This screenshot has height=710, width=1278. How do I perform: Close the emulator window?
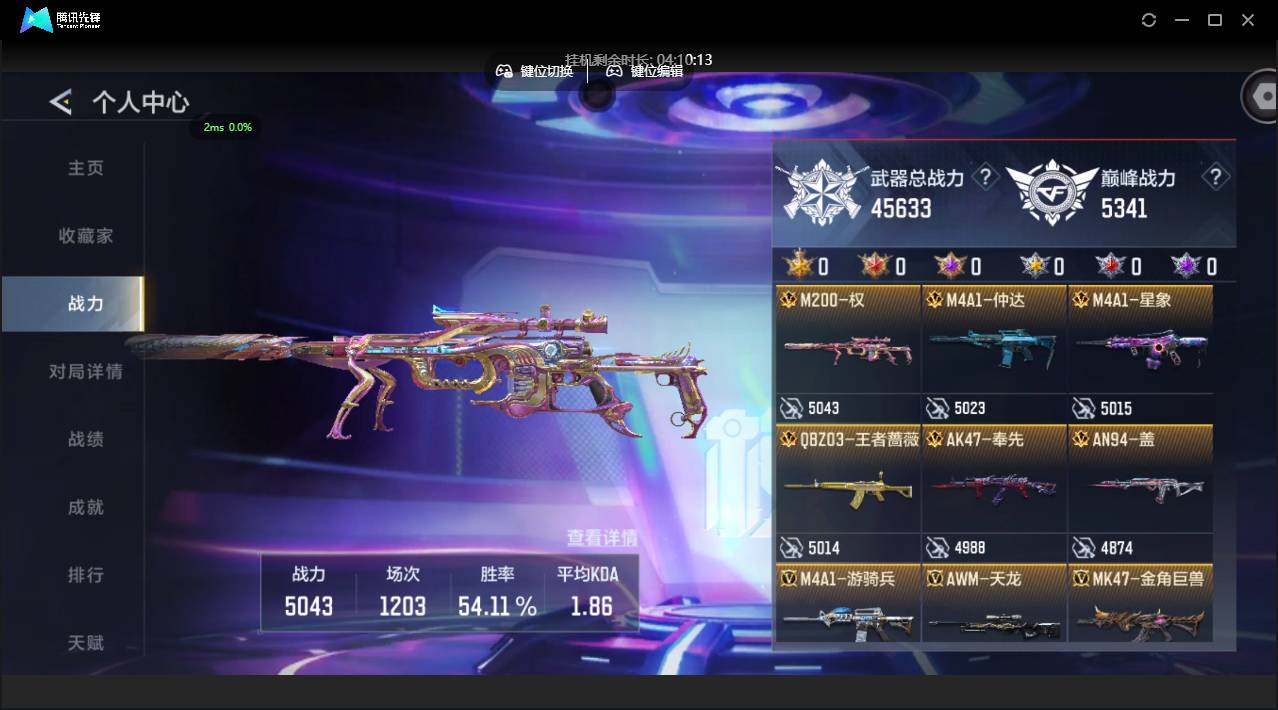tap(1248, 20)
